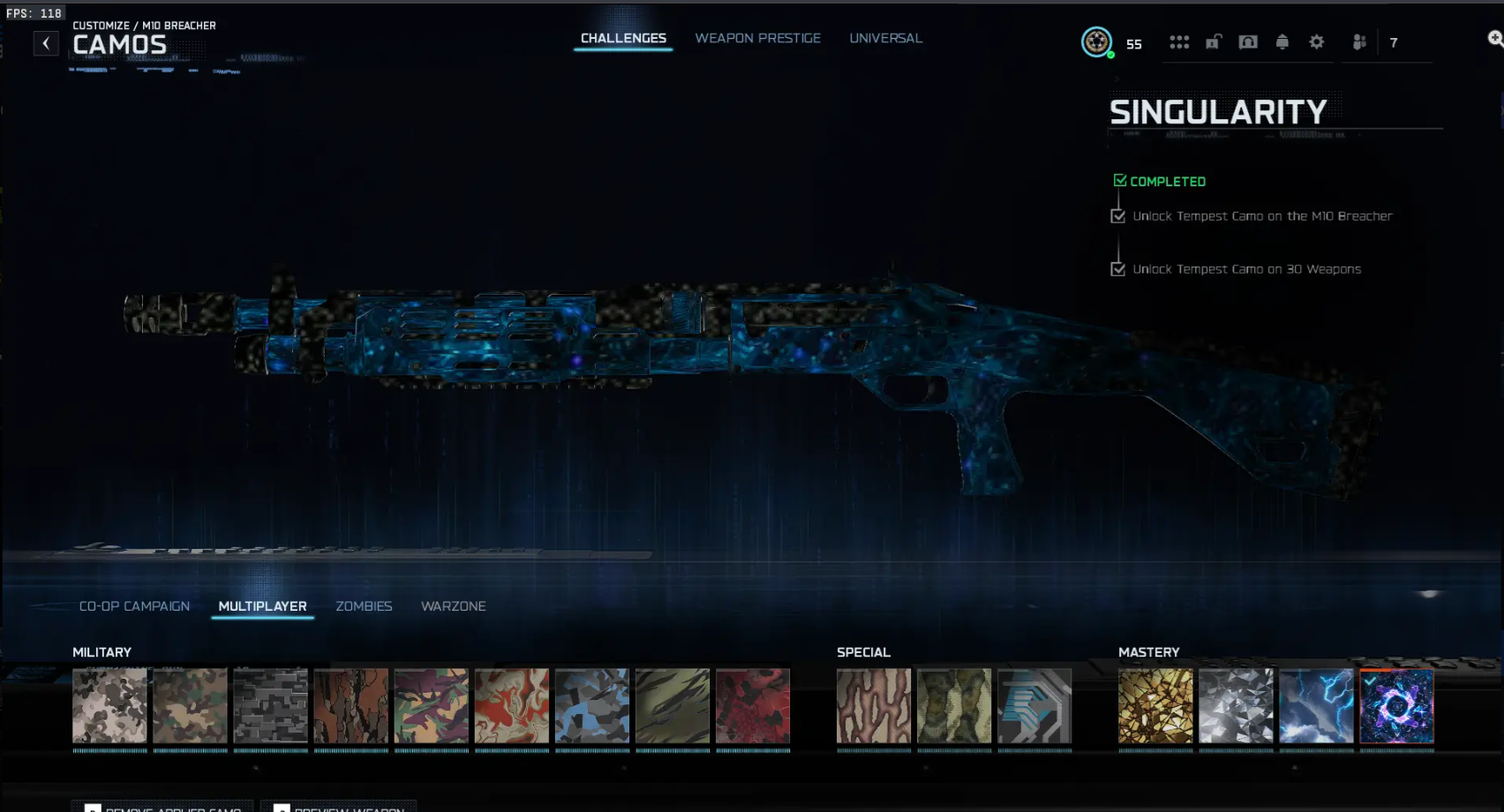The image size is (1504, 812).
Task: Click the grid menu icon near player level
Action: pos(1179,41)
